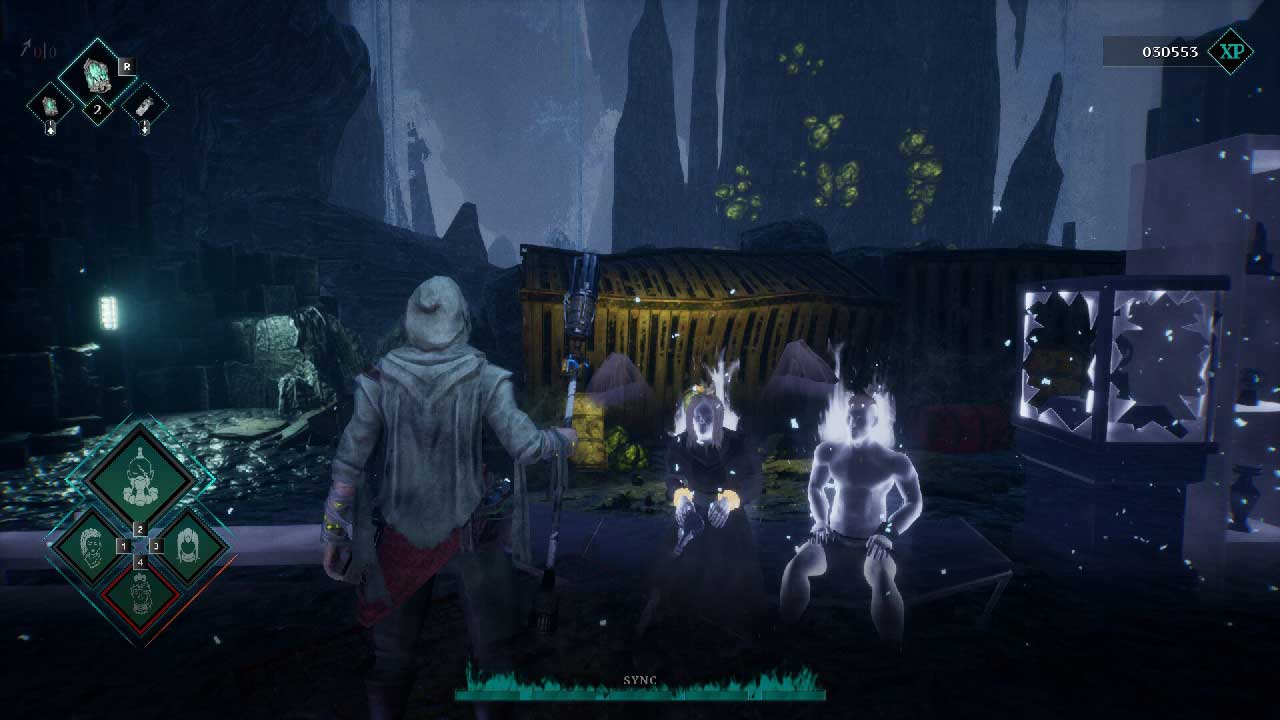Choose the small green crystal slot

[x=50, y=105]
